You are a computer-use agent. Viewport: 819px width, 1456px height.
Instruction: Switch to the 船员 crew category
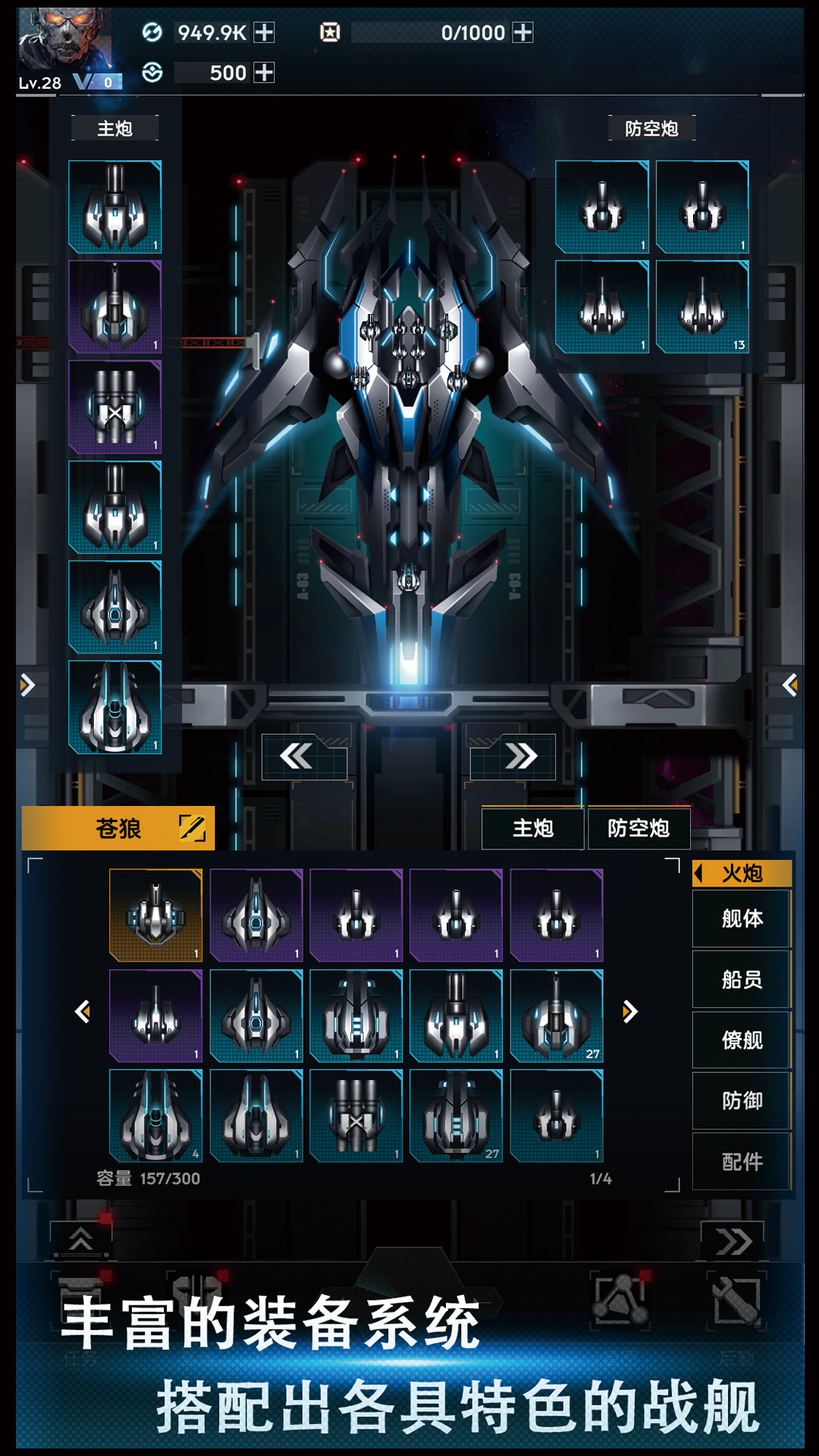pos(742,980)
